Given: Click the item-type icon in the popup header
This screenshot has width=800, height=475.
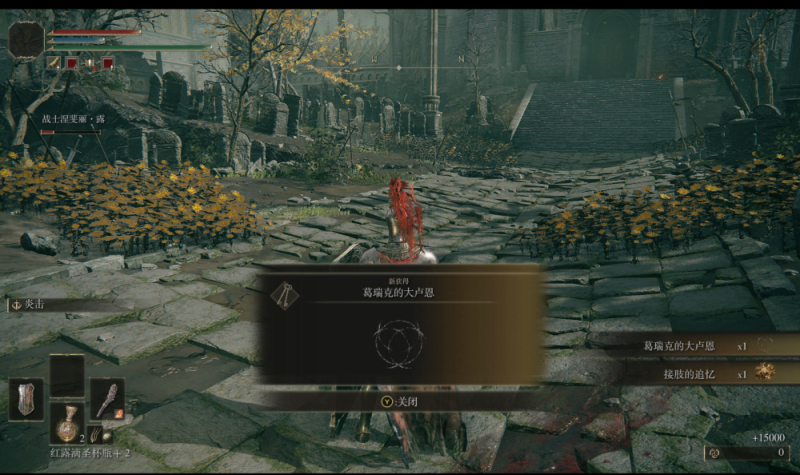Looking at the screenshot, I should click(x=283, y=293).
